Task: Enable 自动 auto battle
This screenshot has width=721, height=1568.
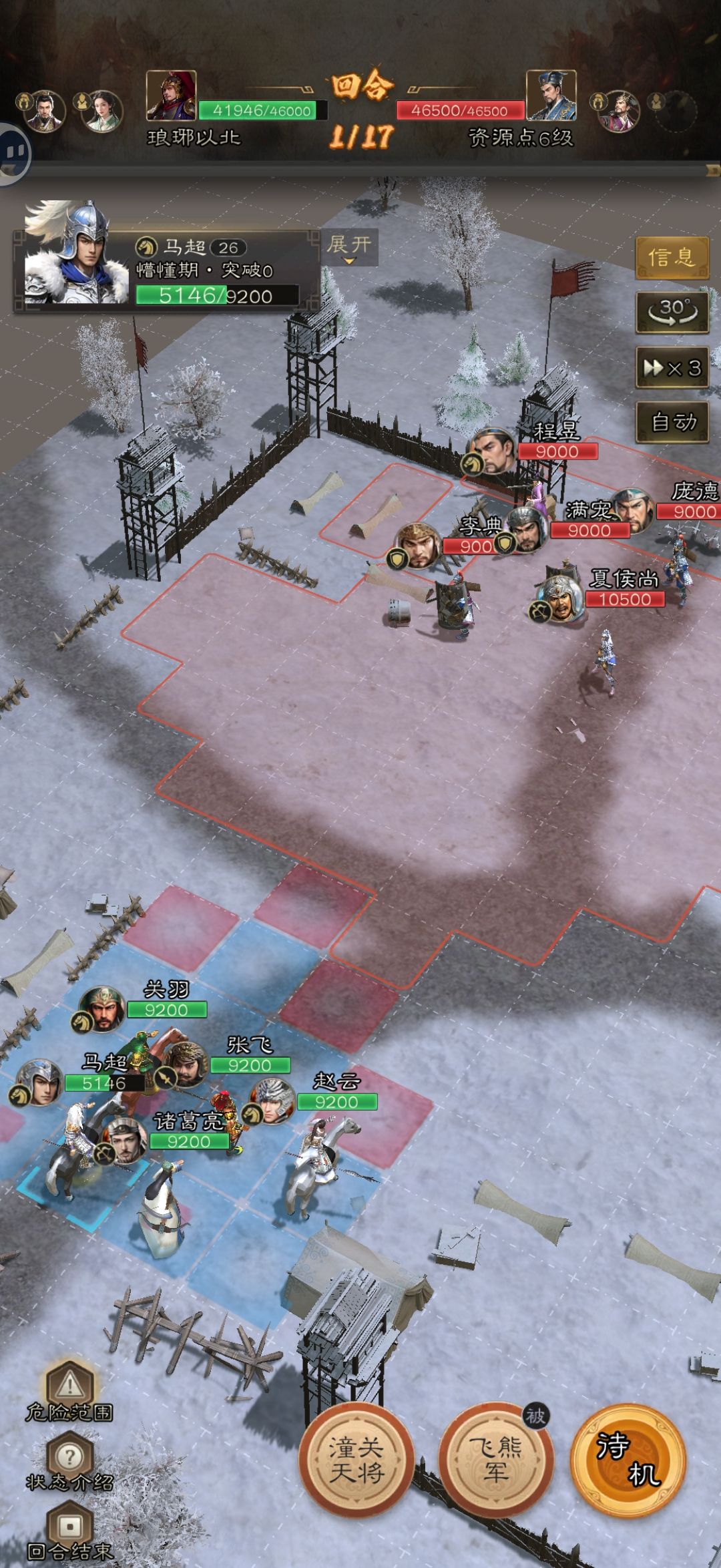Action: (671, 422)
